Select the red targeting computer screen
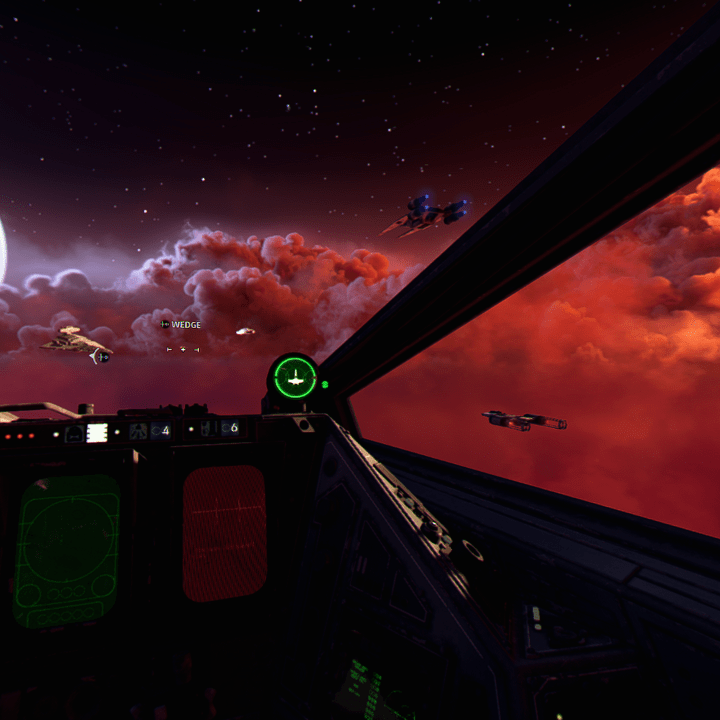Image resolution: width=720 pixels, height=720 pixels. [225, 533]
